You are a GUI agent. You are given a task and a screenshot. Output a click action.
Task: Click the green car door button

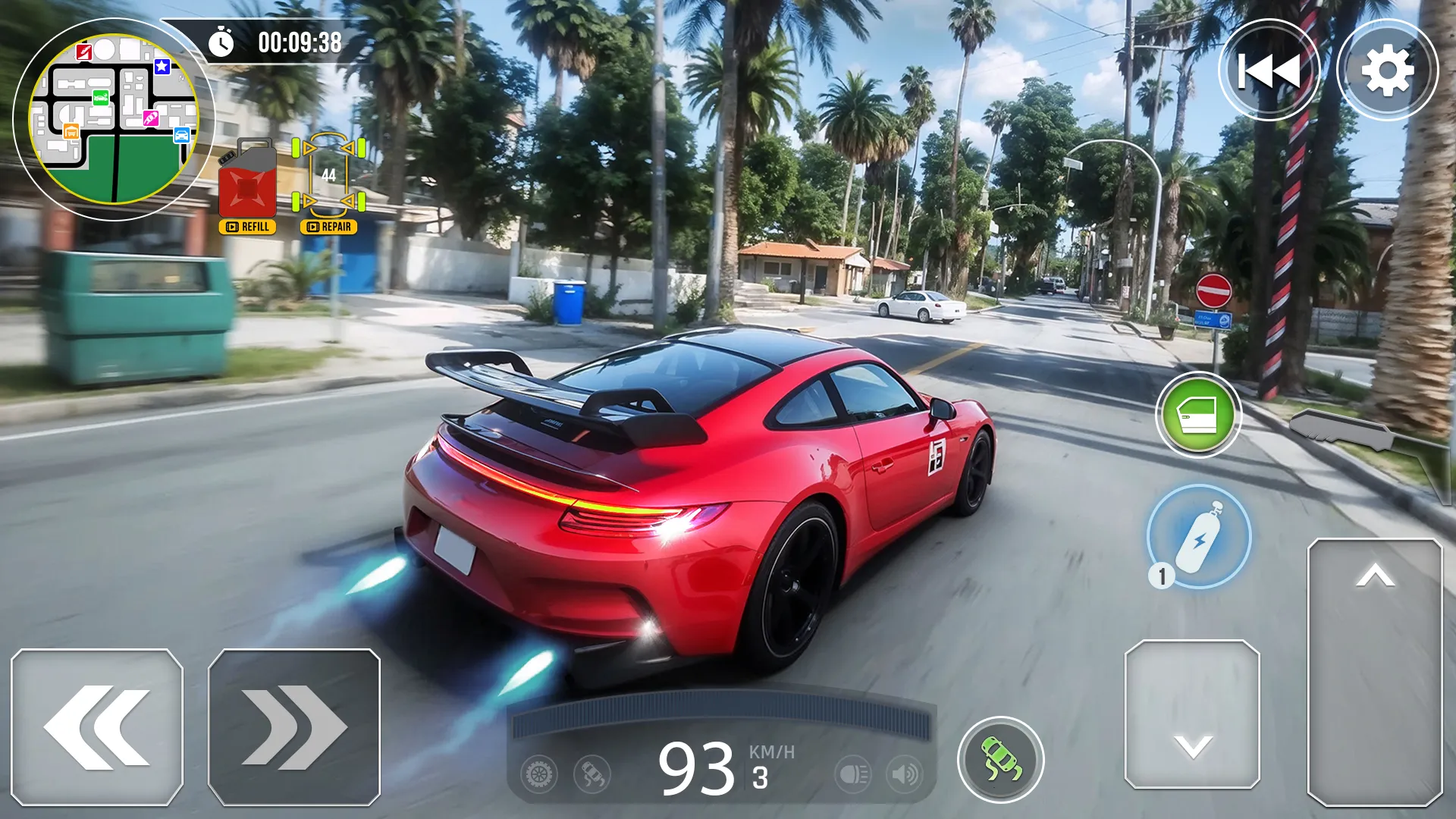coord(1198,415)
